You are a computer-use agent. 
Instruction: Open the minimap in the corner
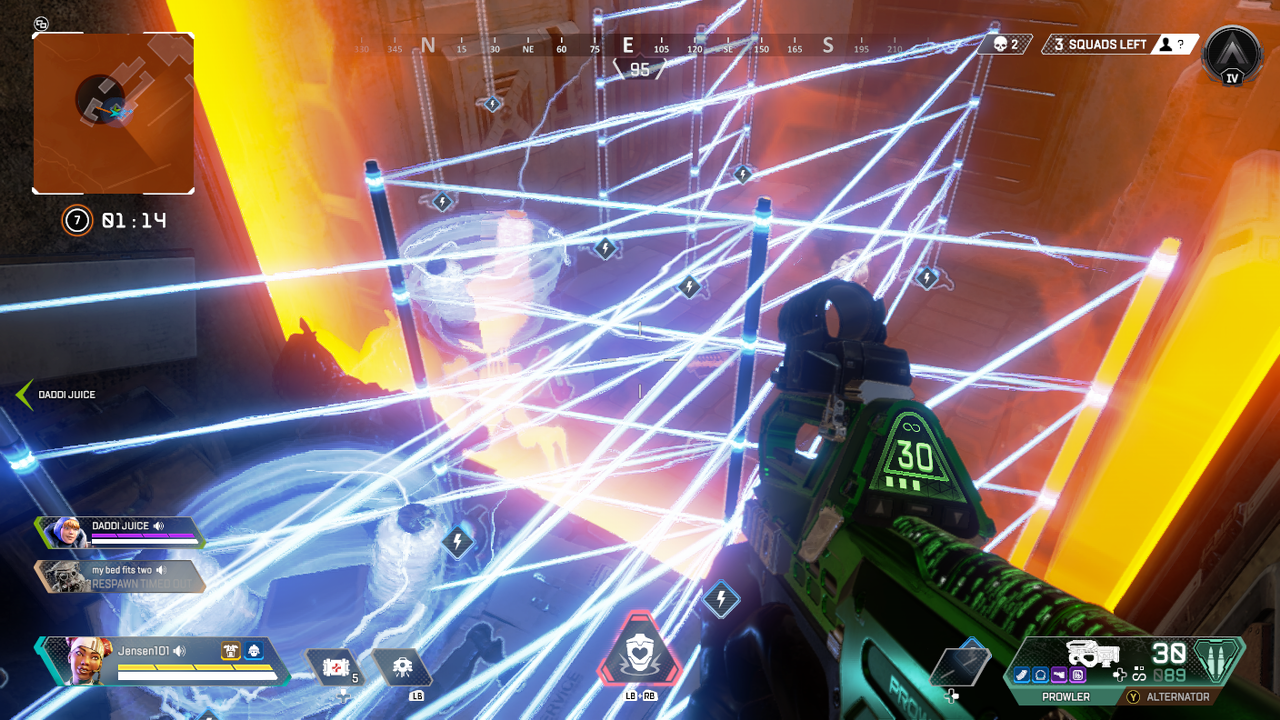pos(113,113)
